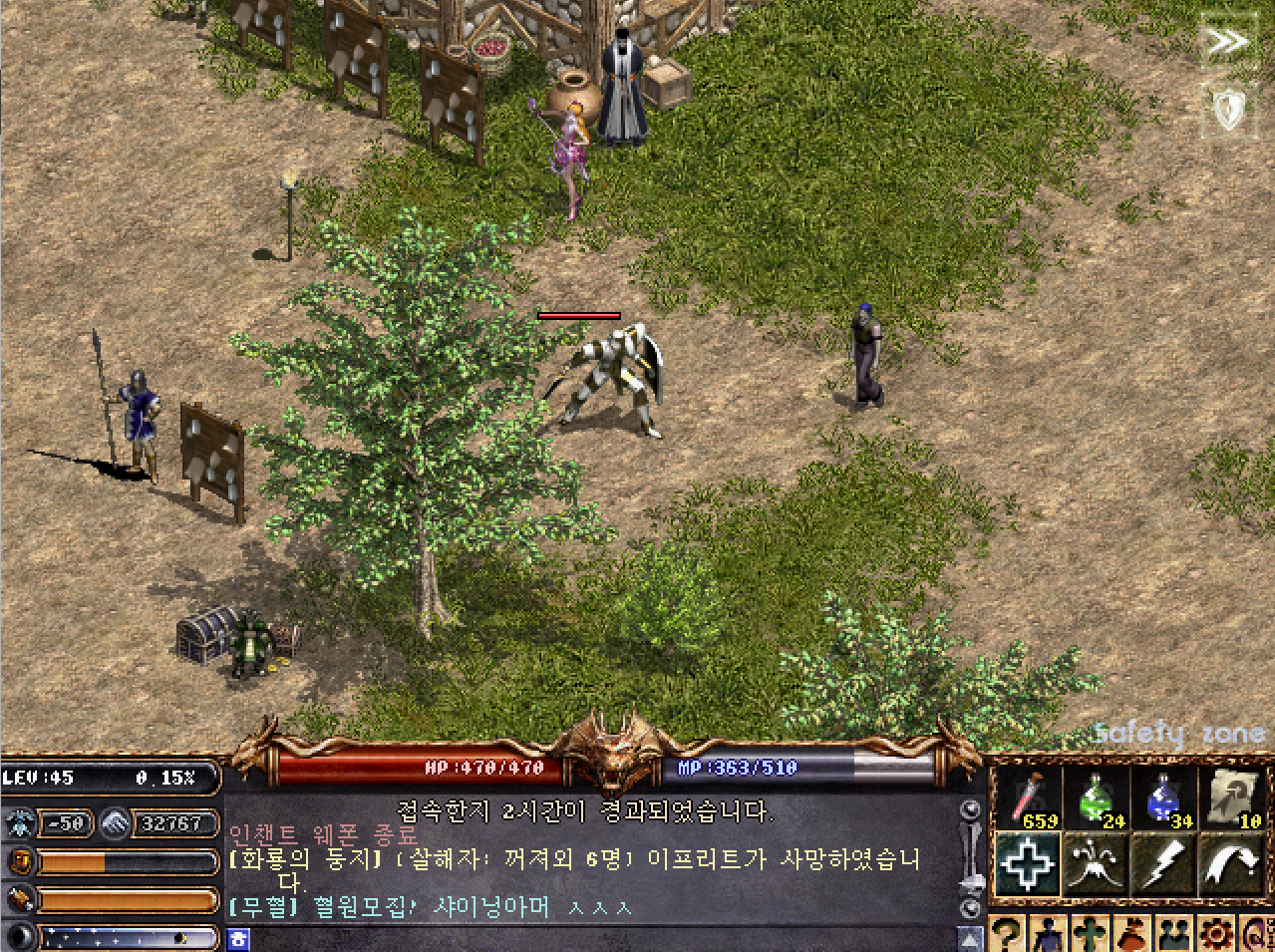Click the double-arrow expand button
This screenshot has width=1275, height=952.
click(1228, 42)
